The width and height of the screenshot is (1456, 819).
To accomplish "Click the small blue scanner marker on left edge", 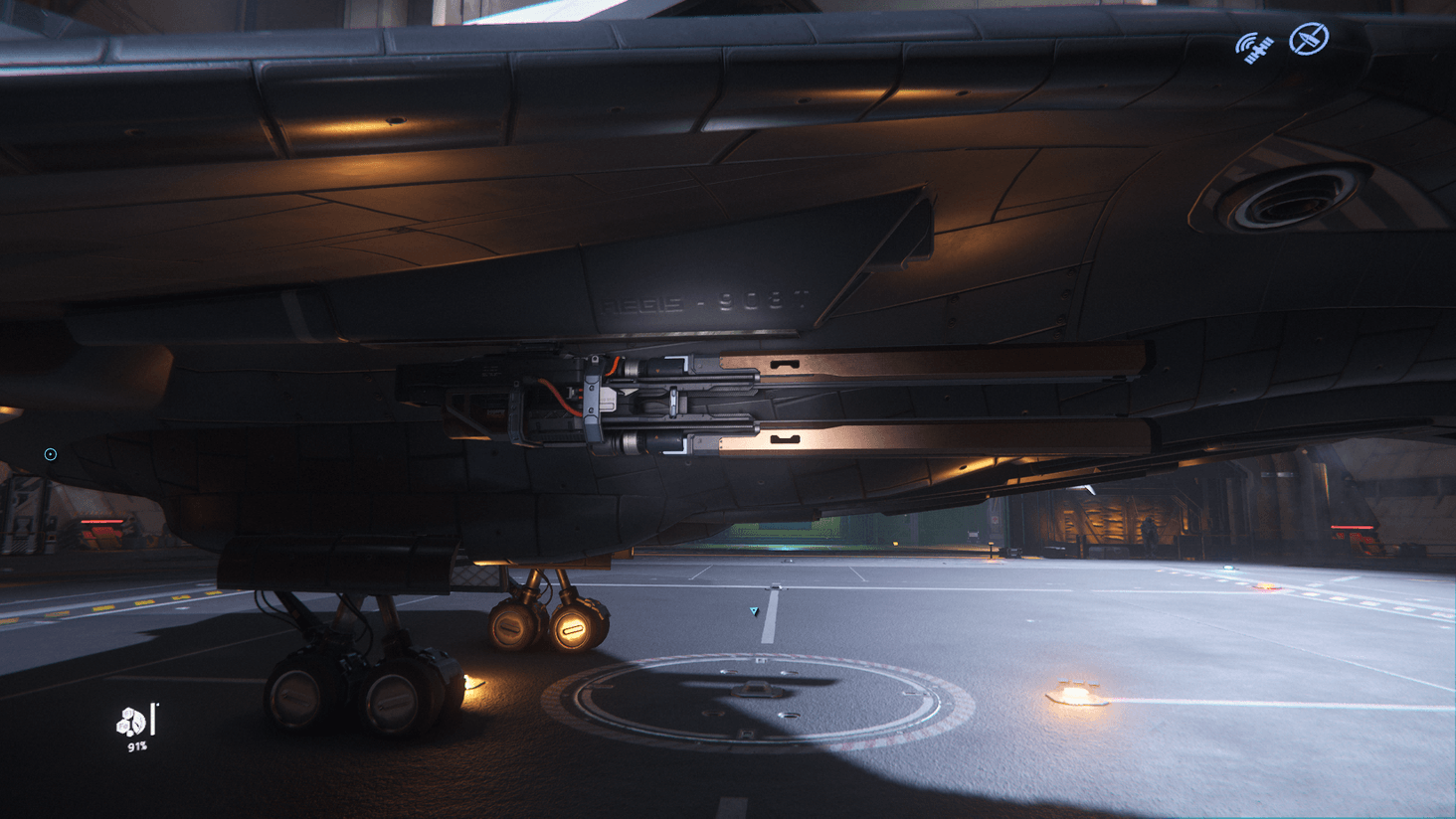I will tap(49, 454).
